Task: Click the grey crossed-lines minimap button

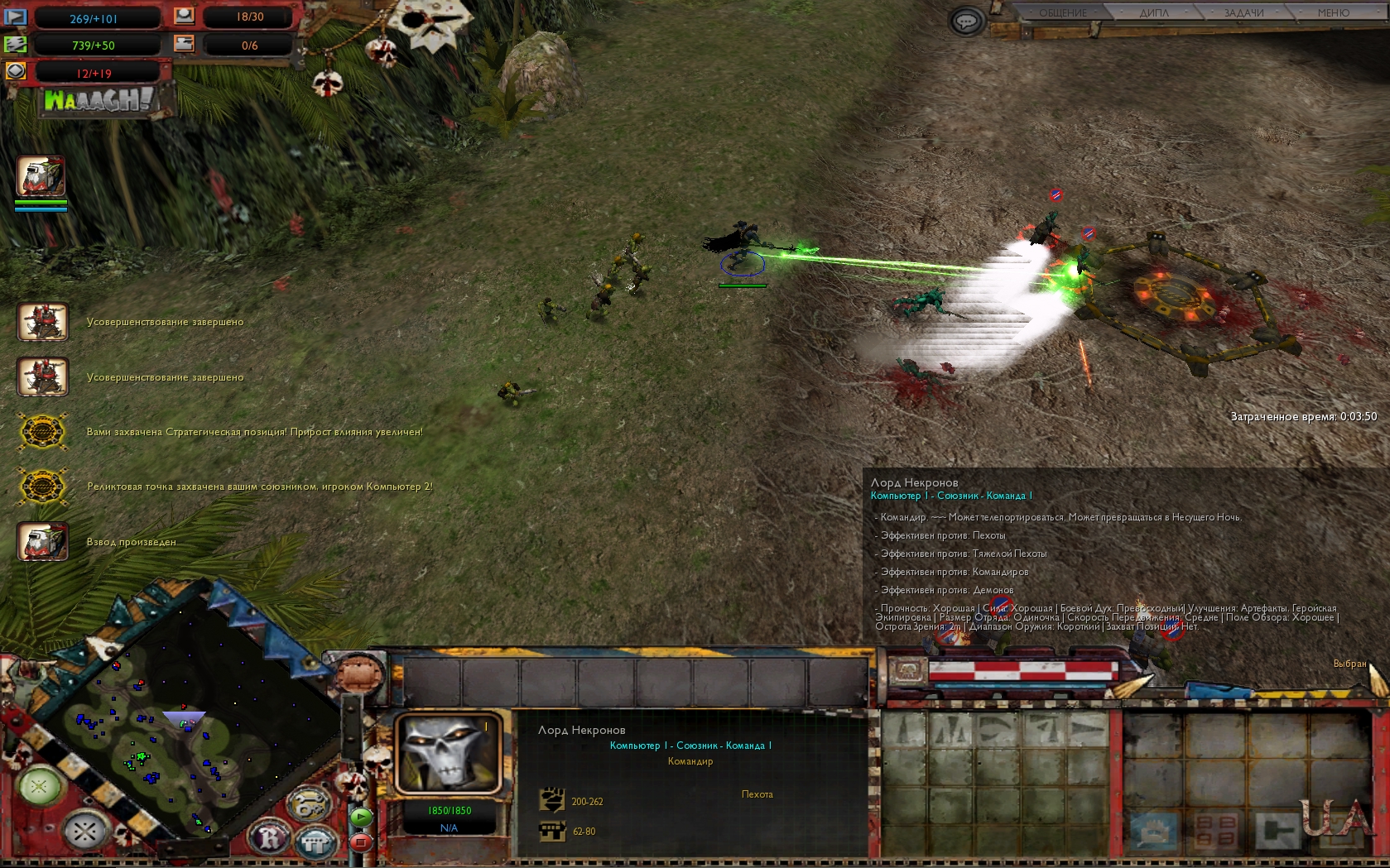Action: 85,830
